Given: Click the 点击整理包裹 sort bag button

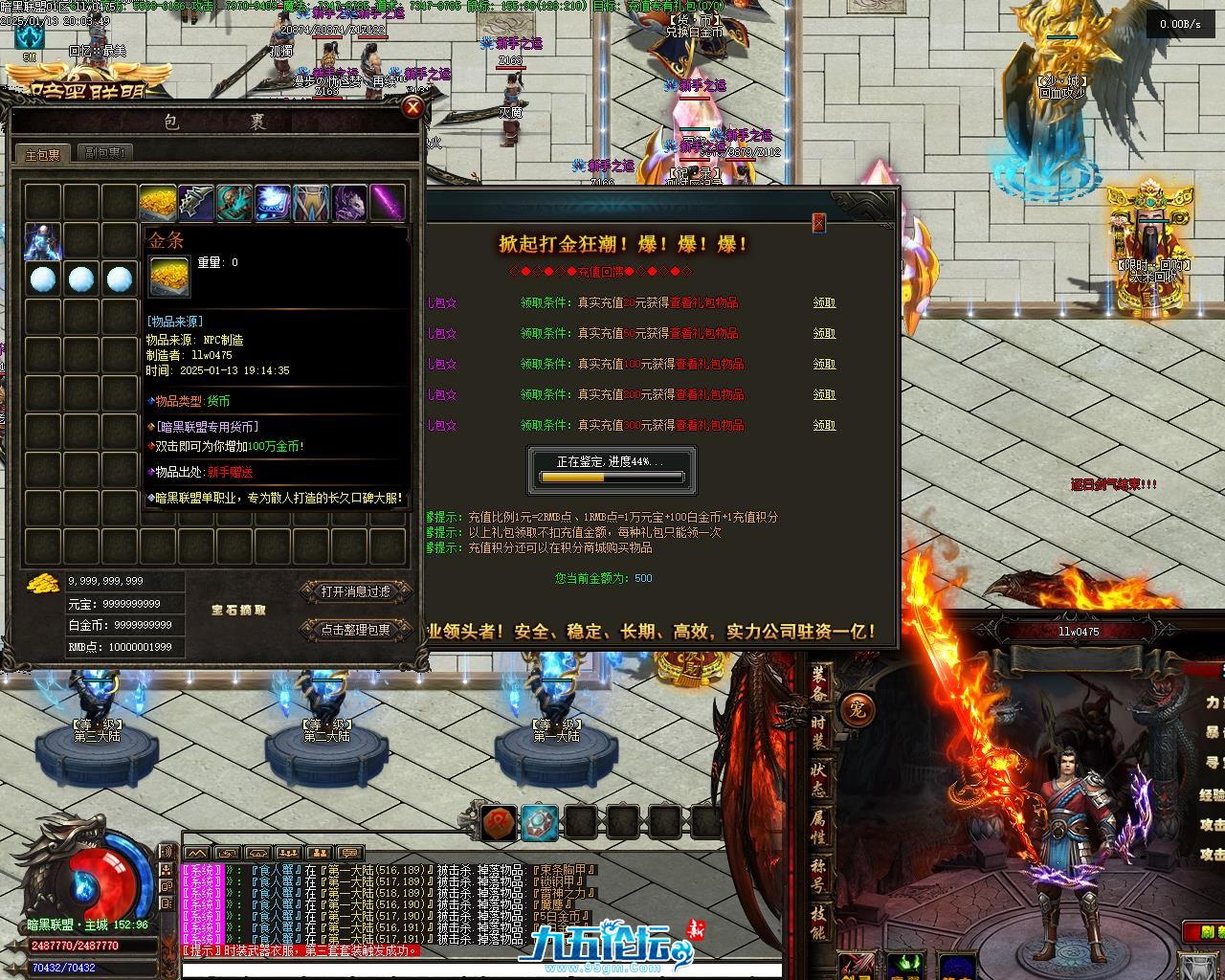Looking at the screenshot, I should tap(355, 630).
